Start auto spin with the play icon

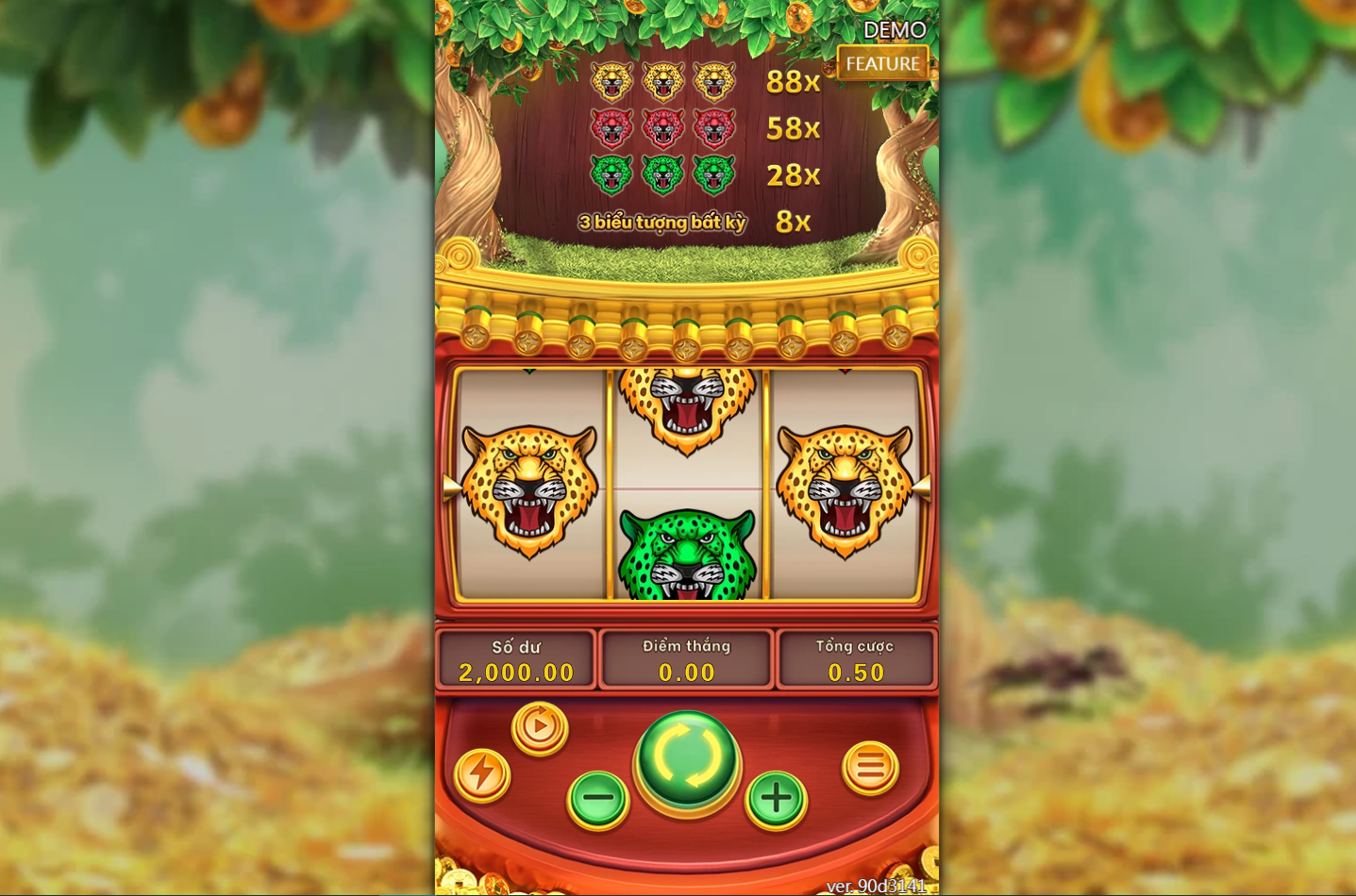tap(540, 727)
